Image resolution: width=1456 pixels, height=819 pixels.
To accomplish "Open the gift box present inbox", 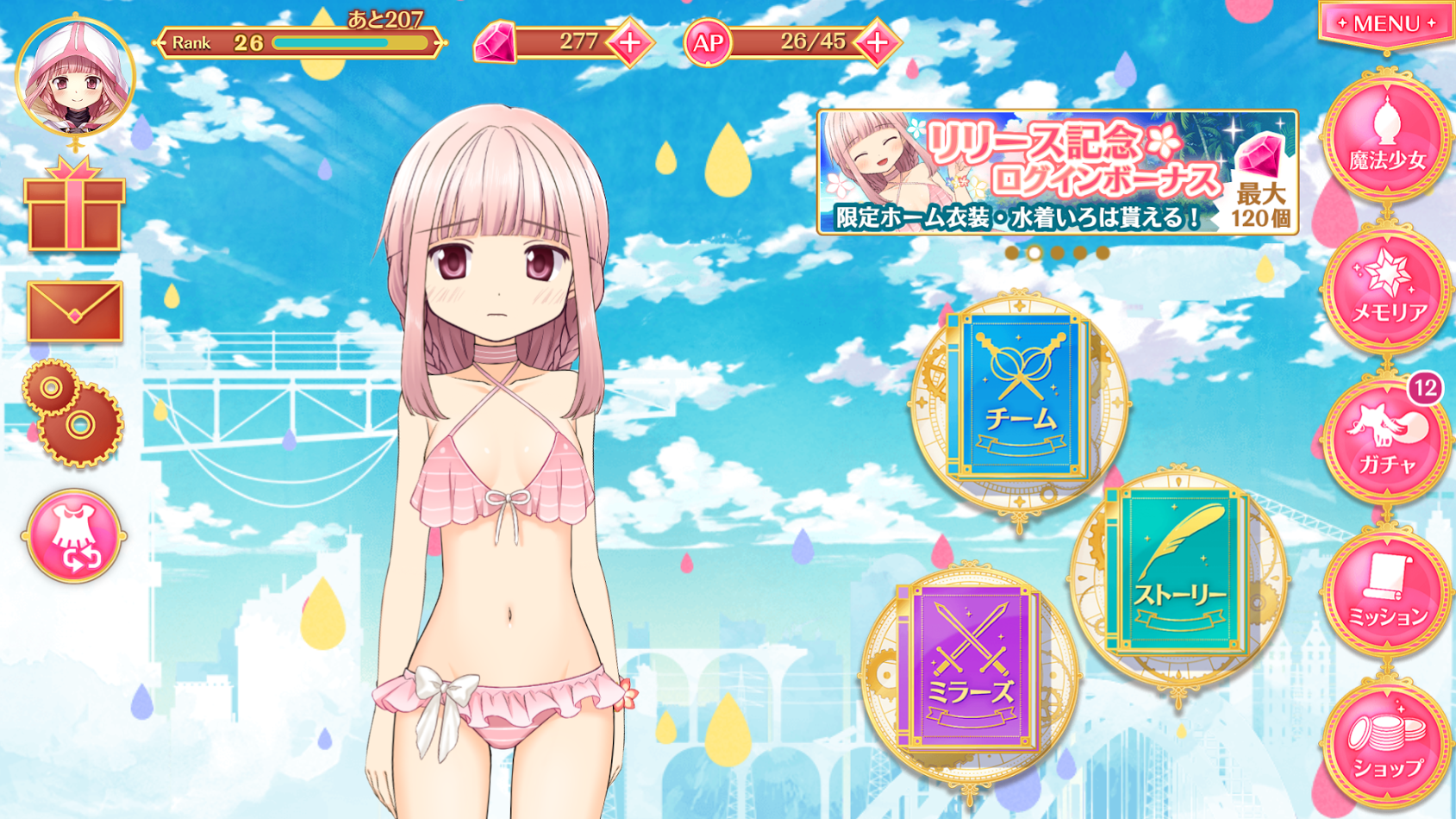I will [x=75, y=207].
